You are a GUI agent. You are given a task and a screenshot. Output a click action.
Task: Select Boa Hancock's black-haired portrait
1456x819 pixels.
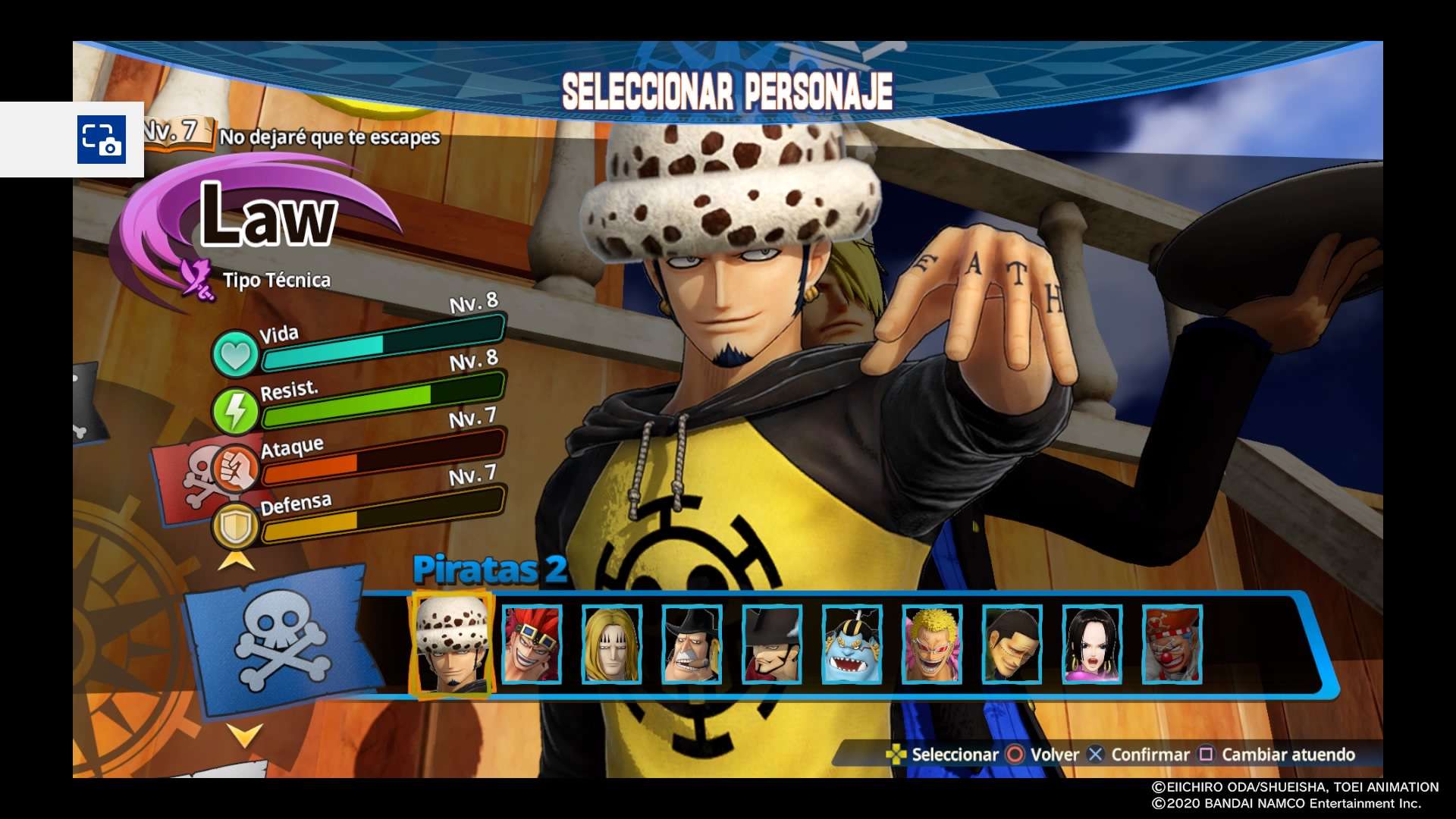[1092, 645]
